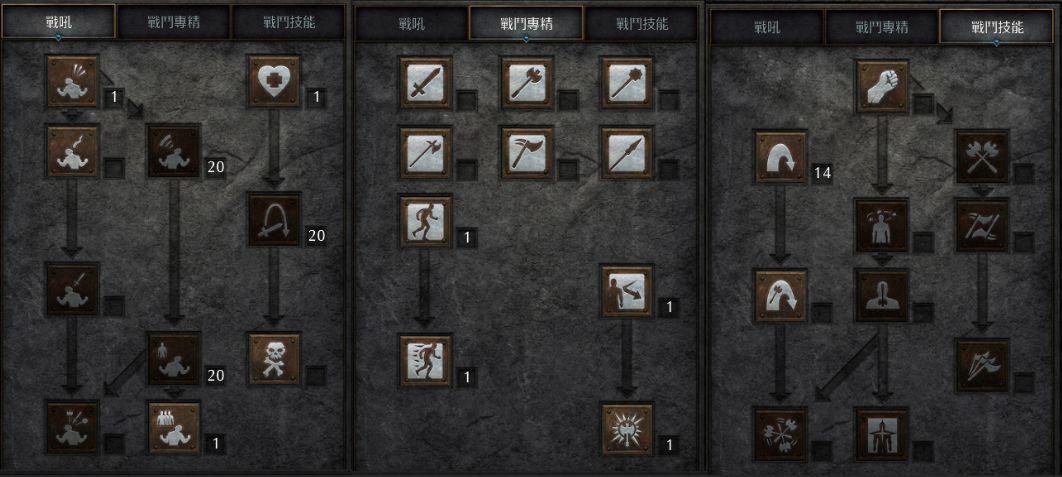
Task: Choose the Throwing Mastery axe icon
Action: click(528, 151)
